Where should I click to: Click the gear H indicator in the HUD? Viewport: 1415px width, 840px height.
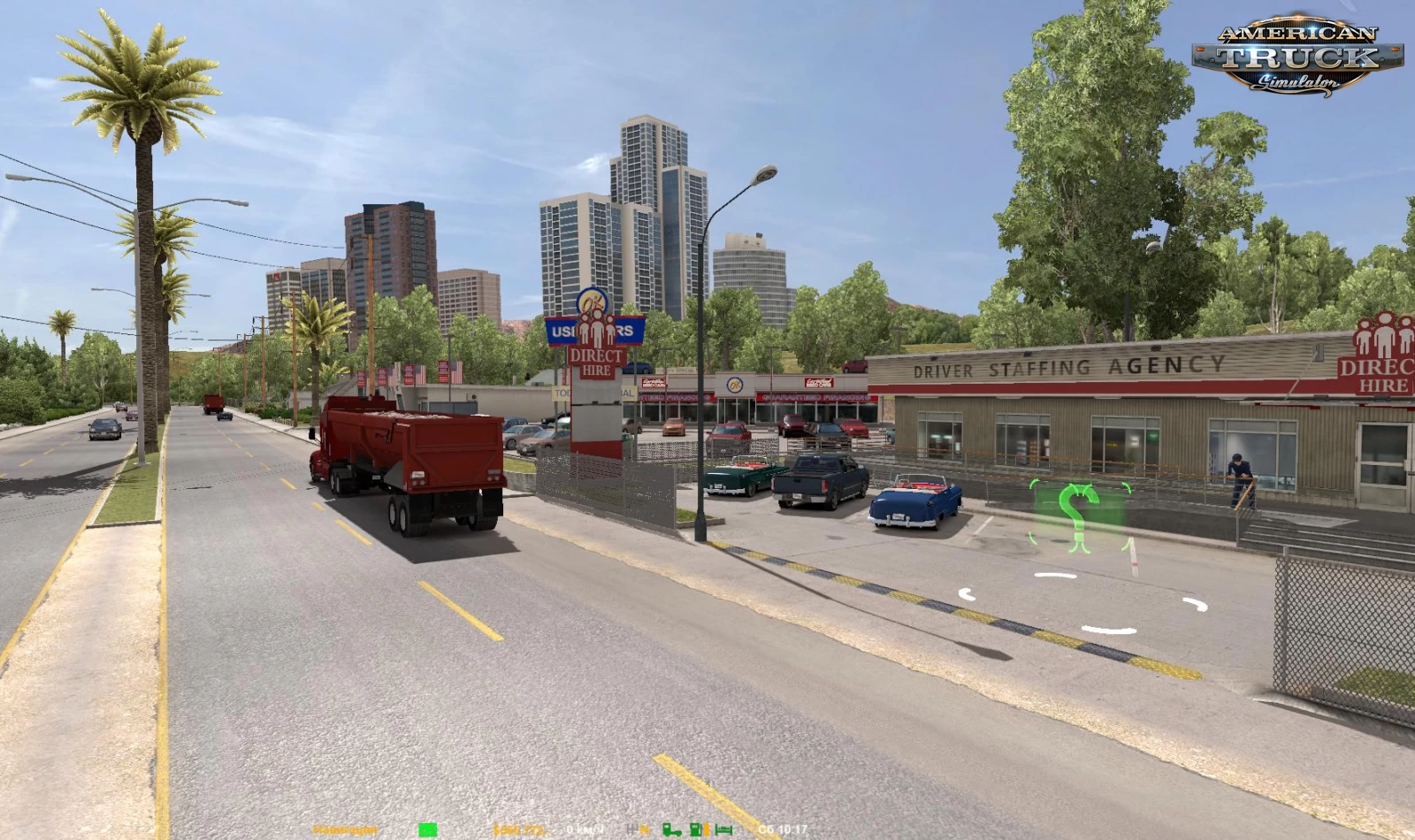pos(630,828)
